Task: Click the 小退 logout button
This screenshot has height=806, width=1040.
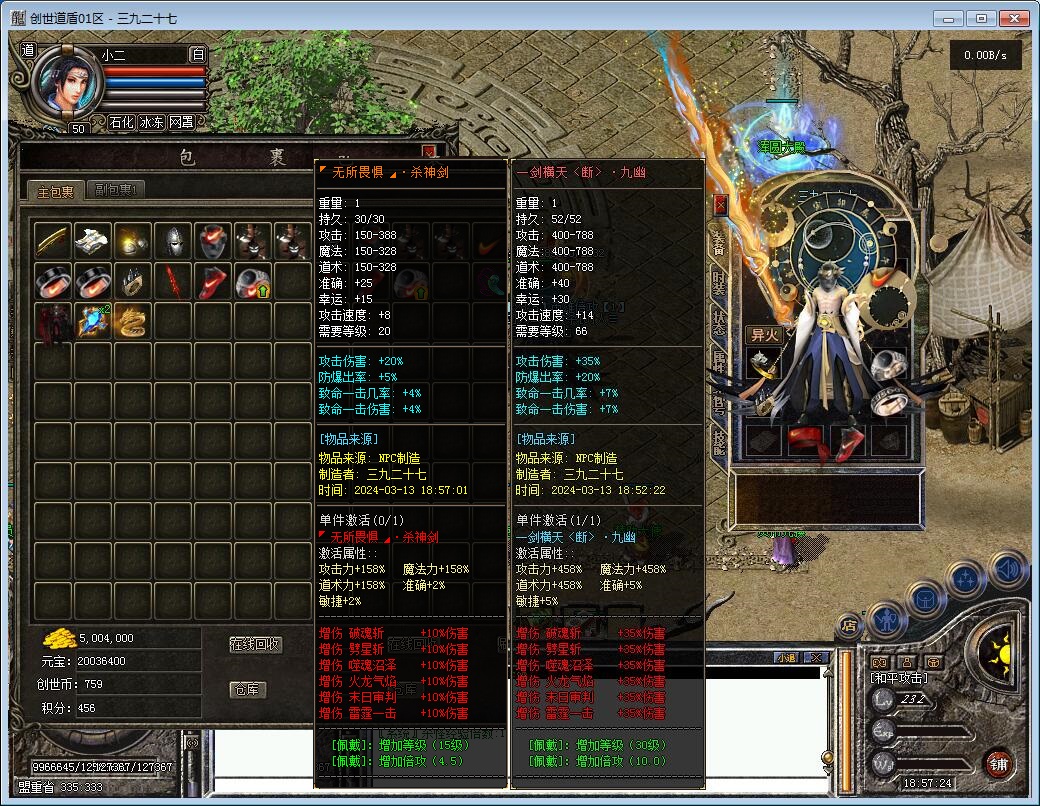Action: [x=786, y=657]
